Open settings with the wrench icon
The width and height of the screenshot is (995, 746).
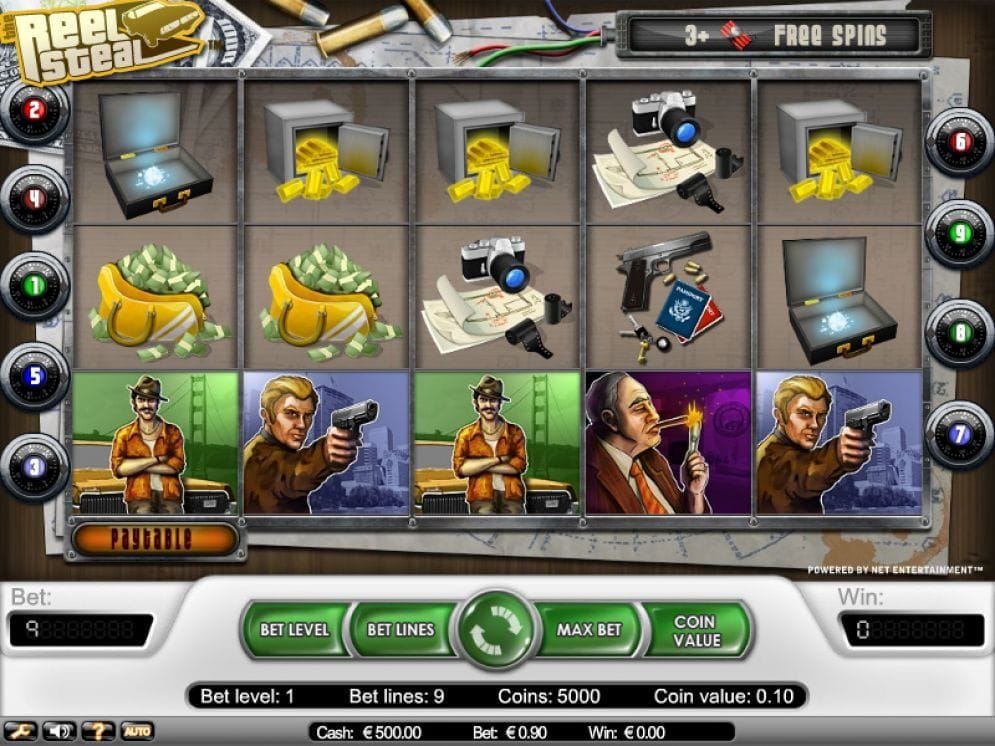tap(19, 731)
